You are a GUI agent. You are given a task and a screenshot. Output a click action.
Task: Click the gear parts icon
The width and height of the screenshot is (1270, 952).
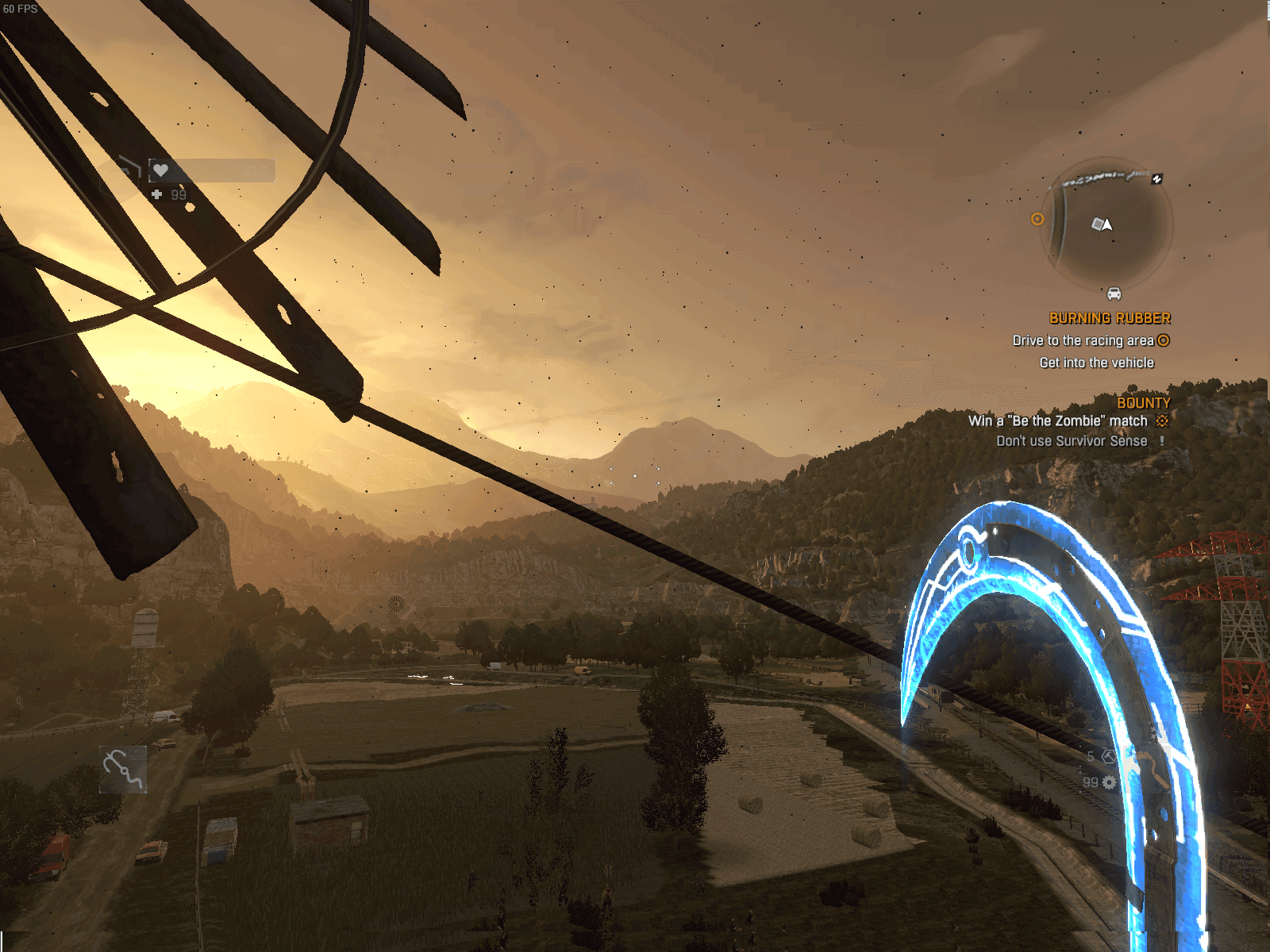(1109, 782)
